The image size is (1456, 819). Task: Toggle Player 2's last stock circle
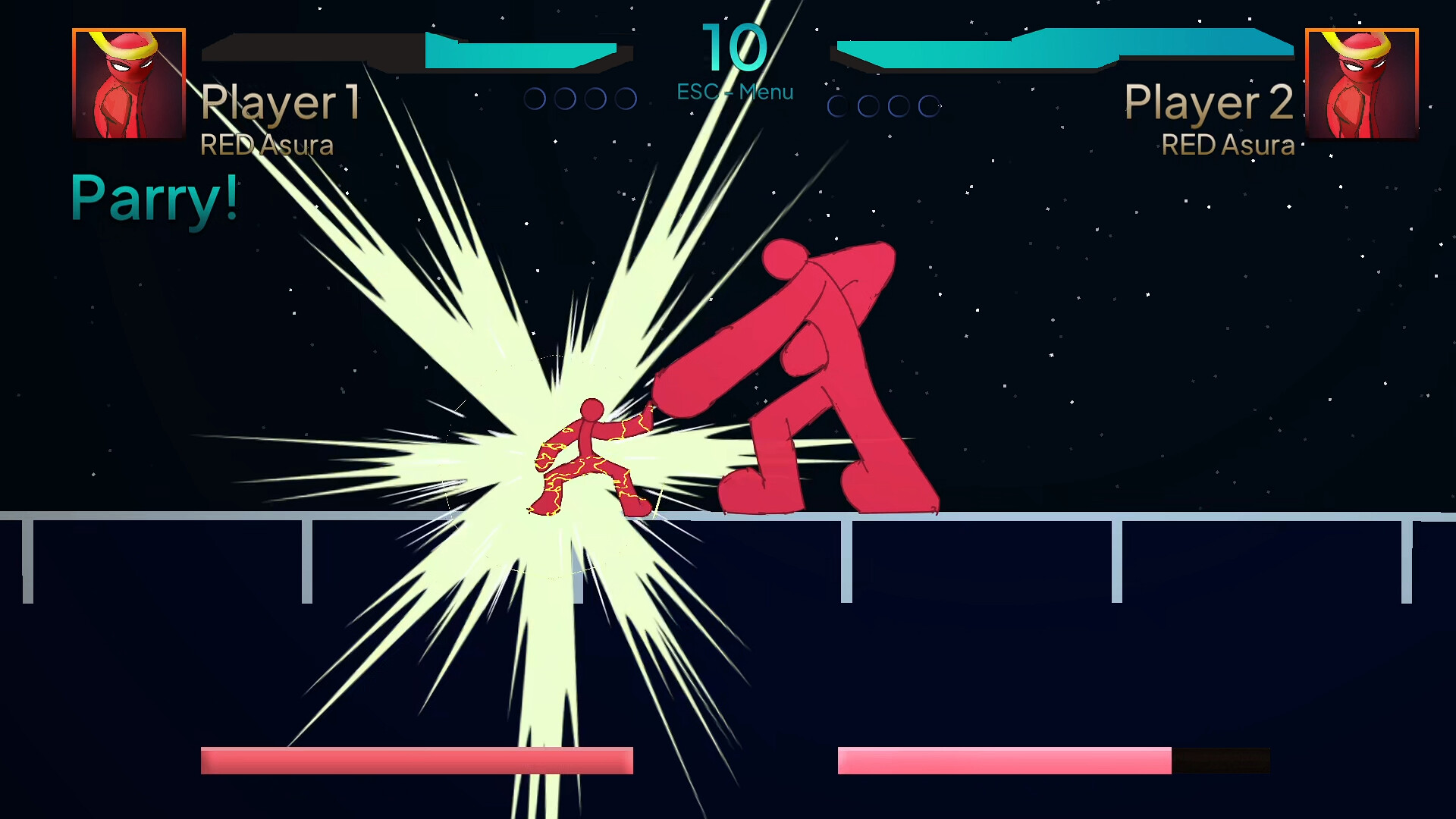coord(929,105)
